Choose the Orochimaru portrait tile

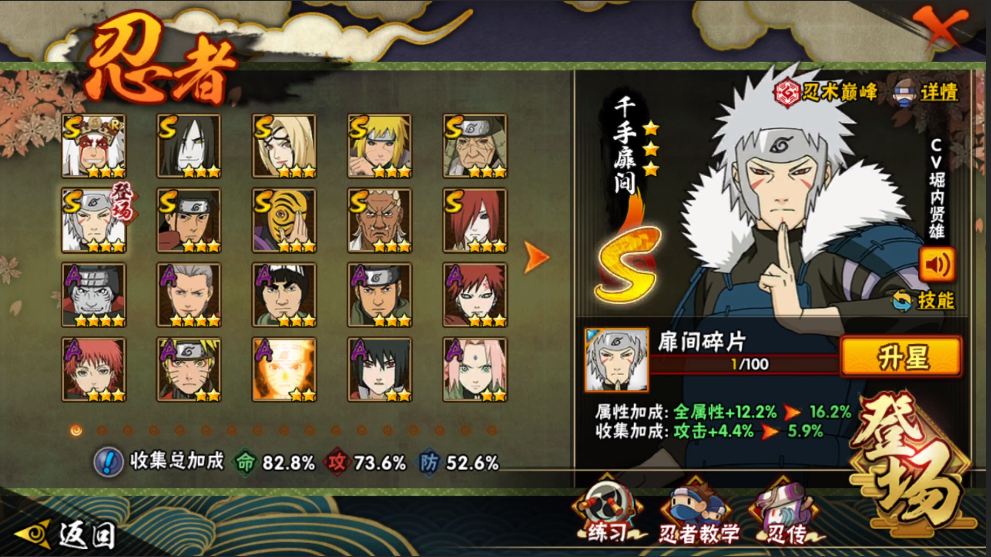pos(189,146)
